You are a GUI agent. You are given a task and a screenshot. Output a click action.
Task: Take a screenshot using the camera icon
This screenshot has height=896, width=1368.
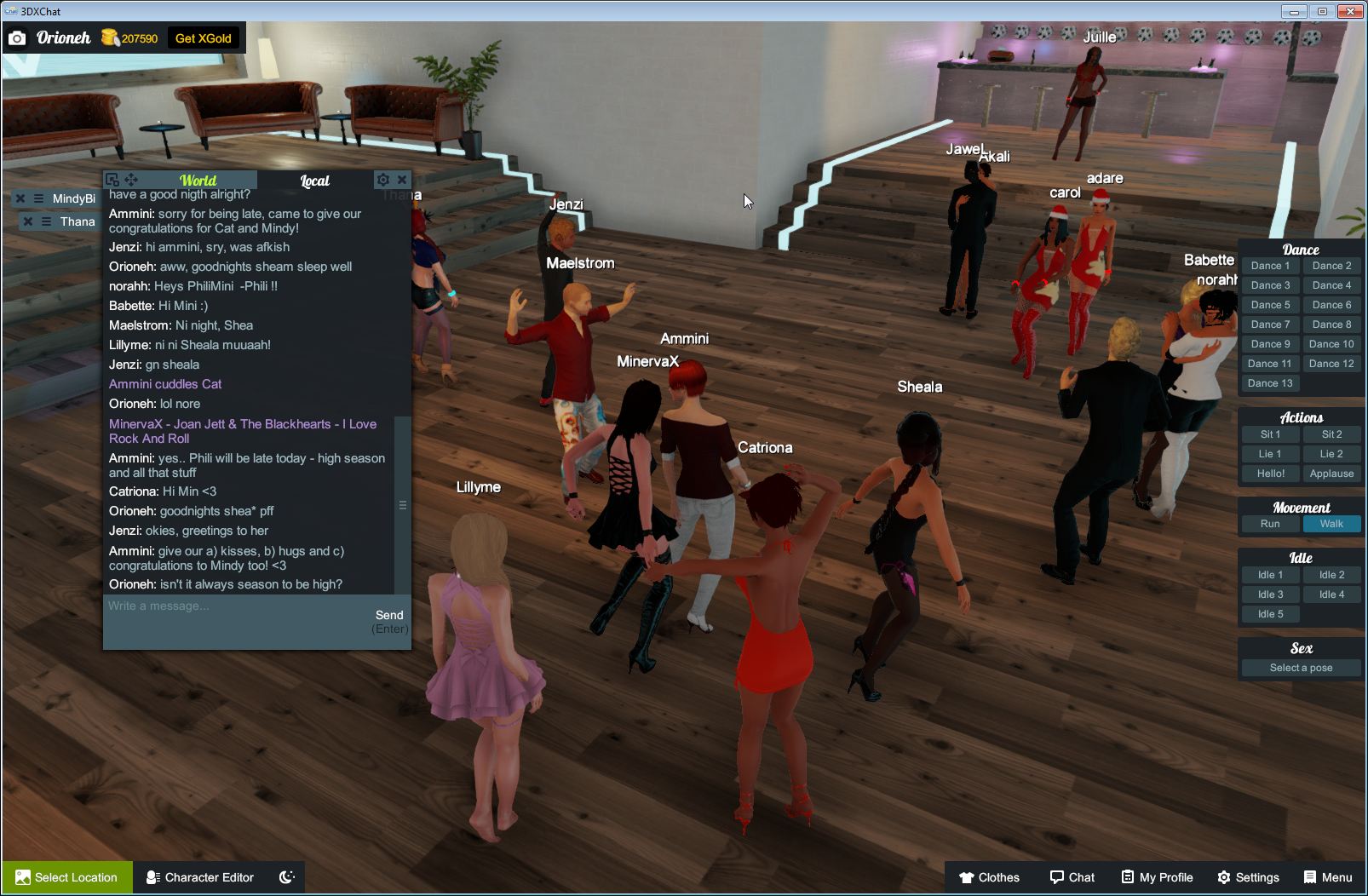(x=19, y=37)
